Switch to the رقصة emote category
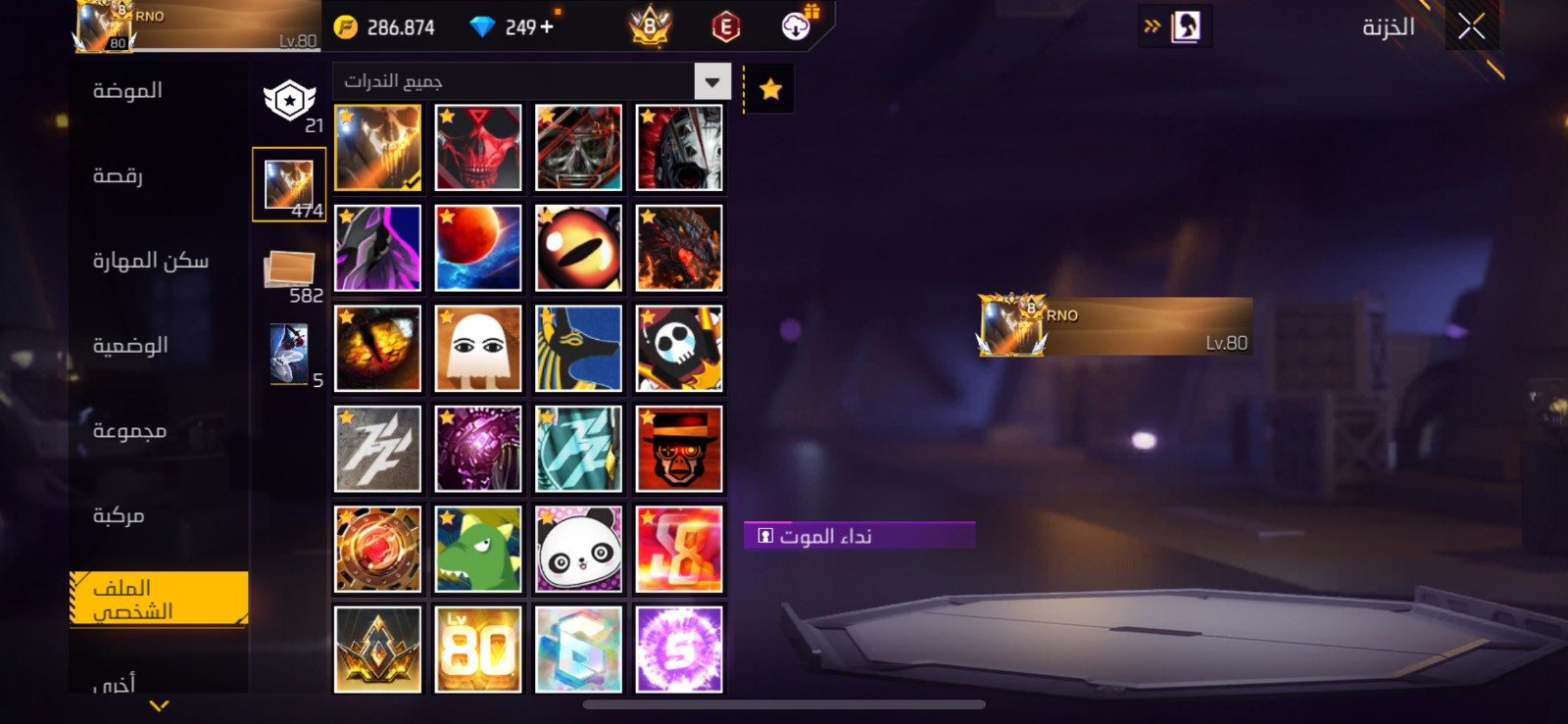This screenshot has width=1568, height=724. tap(118, 176)
